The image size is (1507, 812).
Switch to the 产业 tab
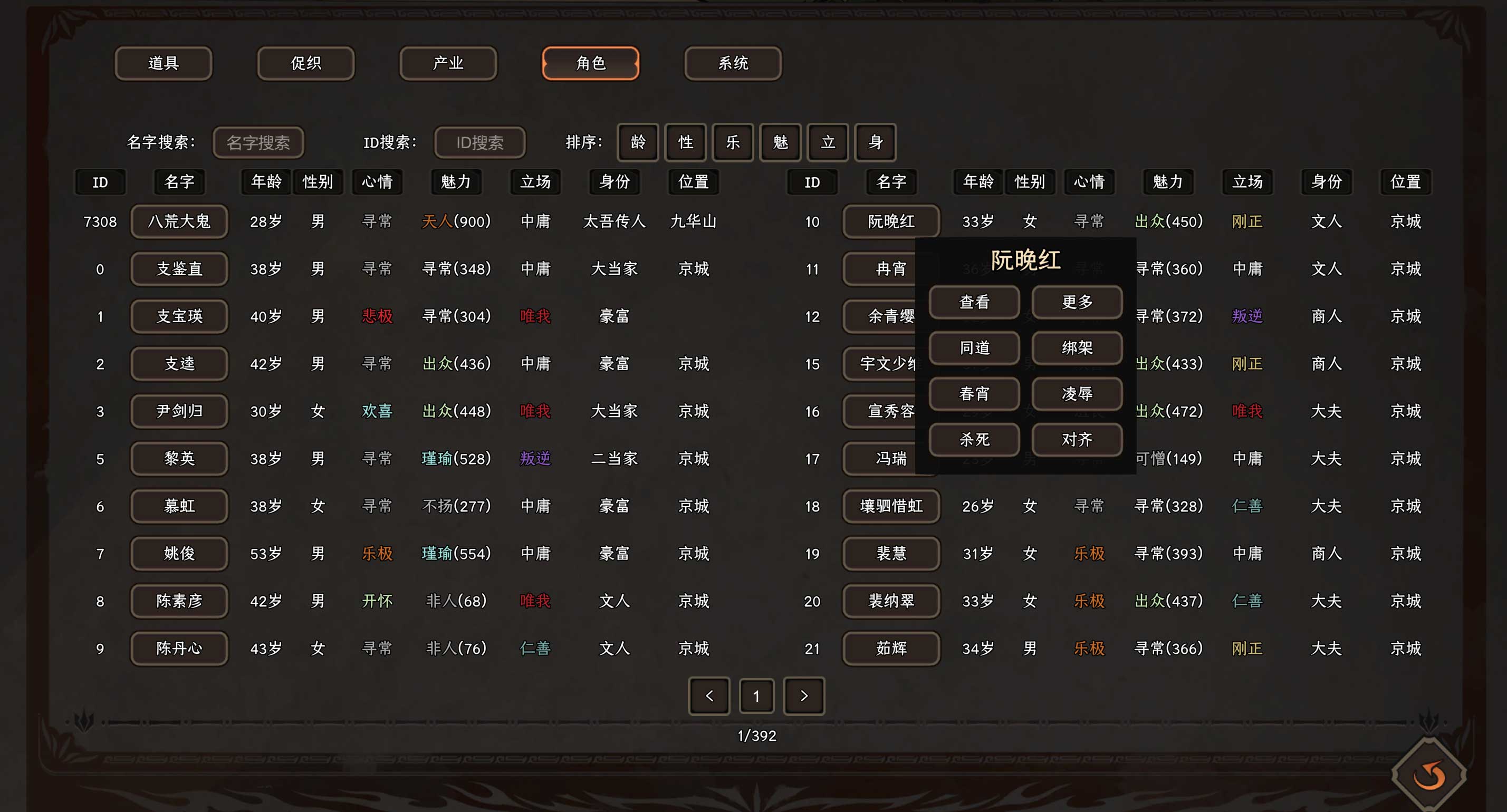(x=448, y=63)
